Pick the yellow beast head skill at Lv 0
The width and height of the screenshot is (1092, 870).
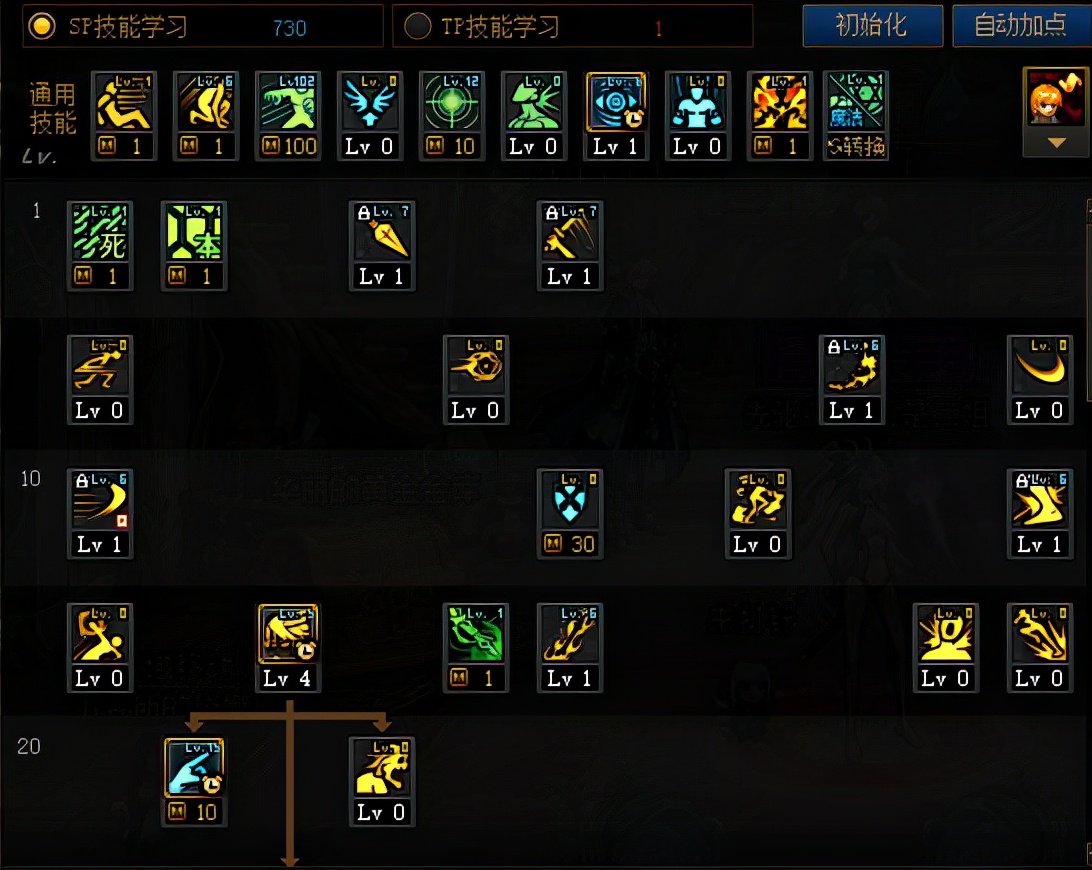point(382,771)
